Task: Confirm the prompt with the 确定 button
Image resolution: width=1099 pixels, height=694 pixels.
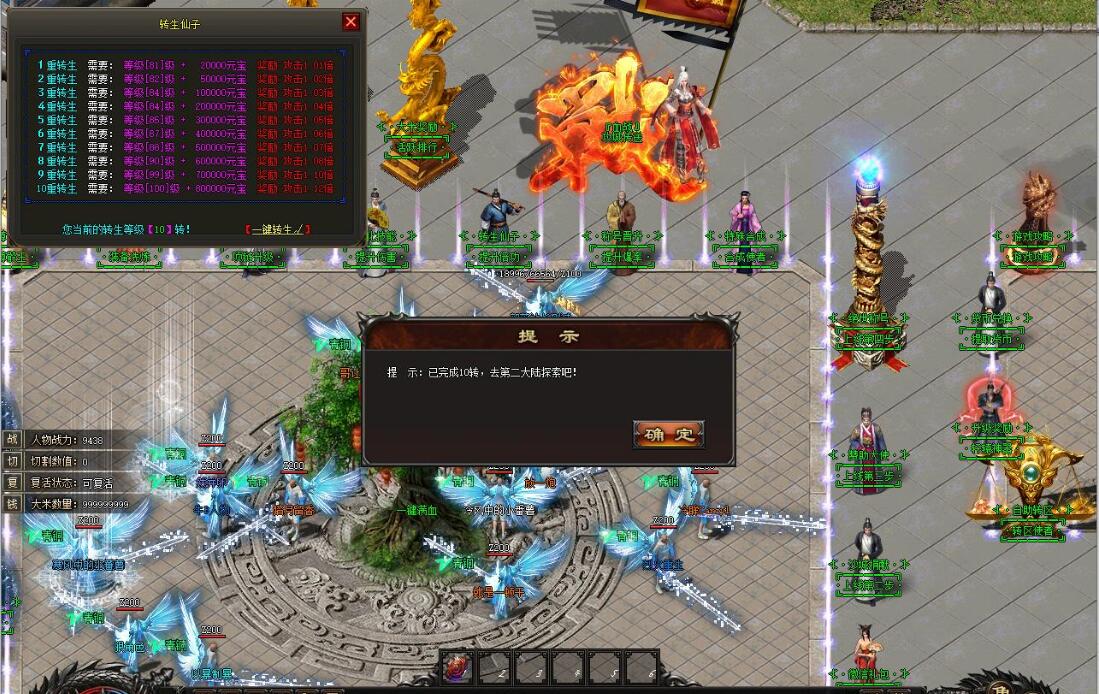Action: (669, 434)
